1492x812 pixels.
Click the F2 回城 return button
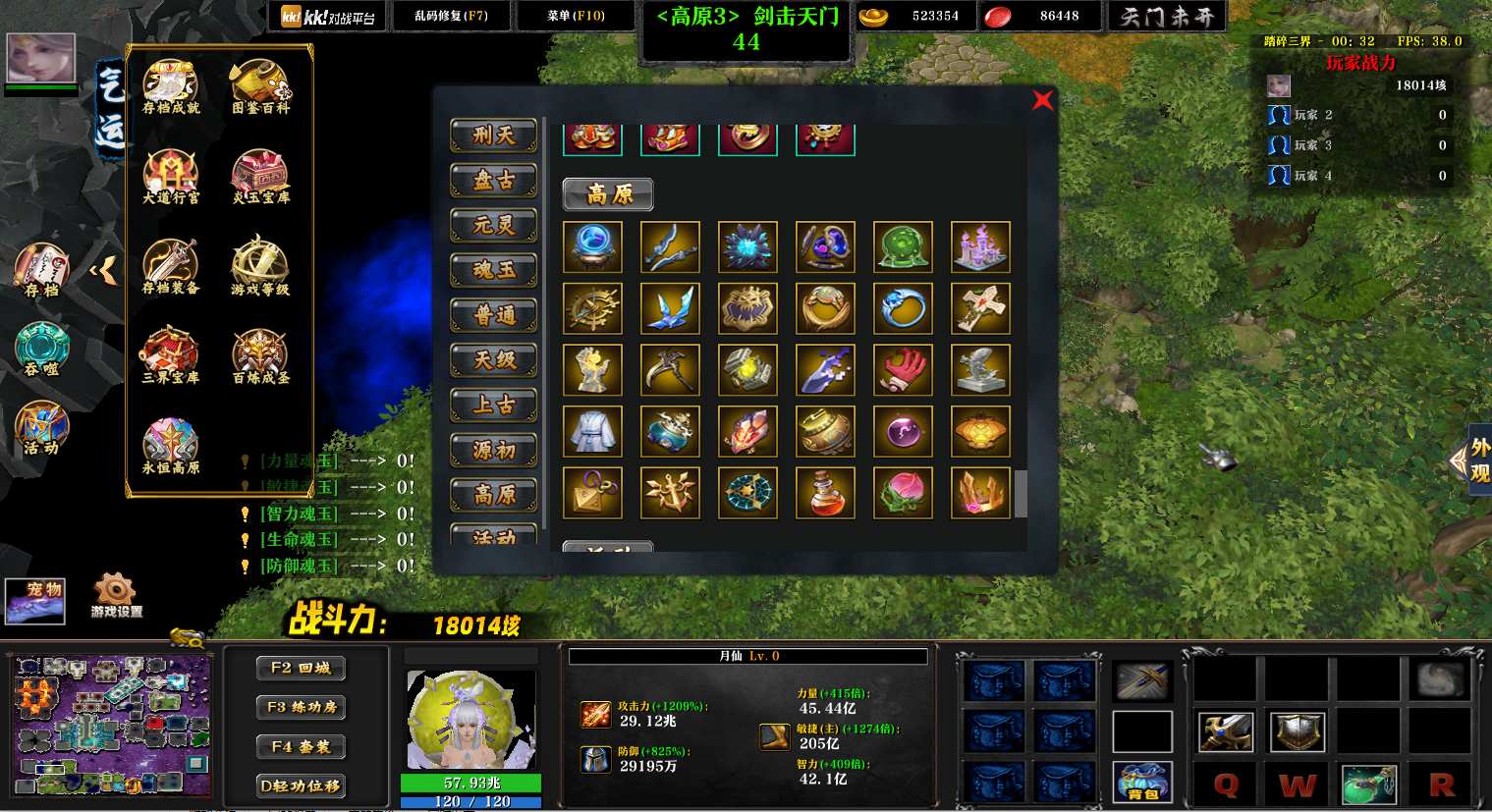point(301,668)
